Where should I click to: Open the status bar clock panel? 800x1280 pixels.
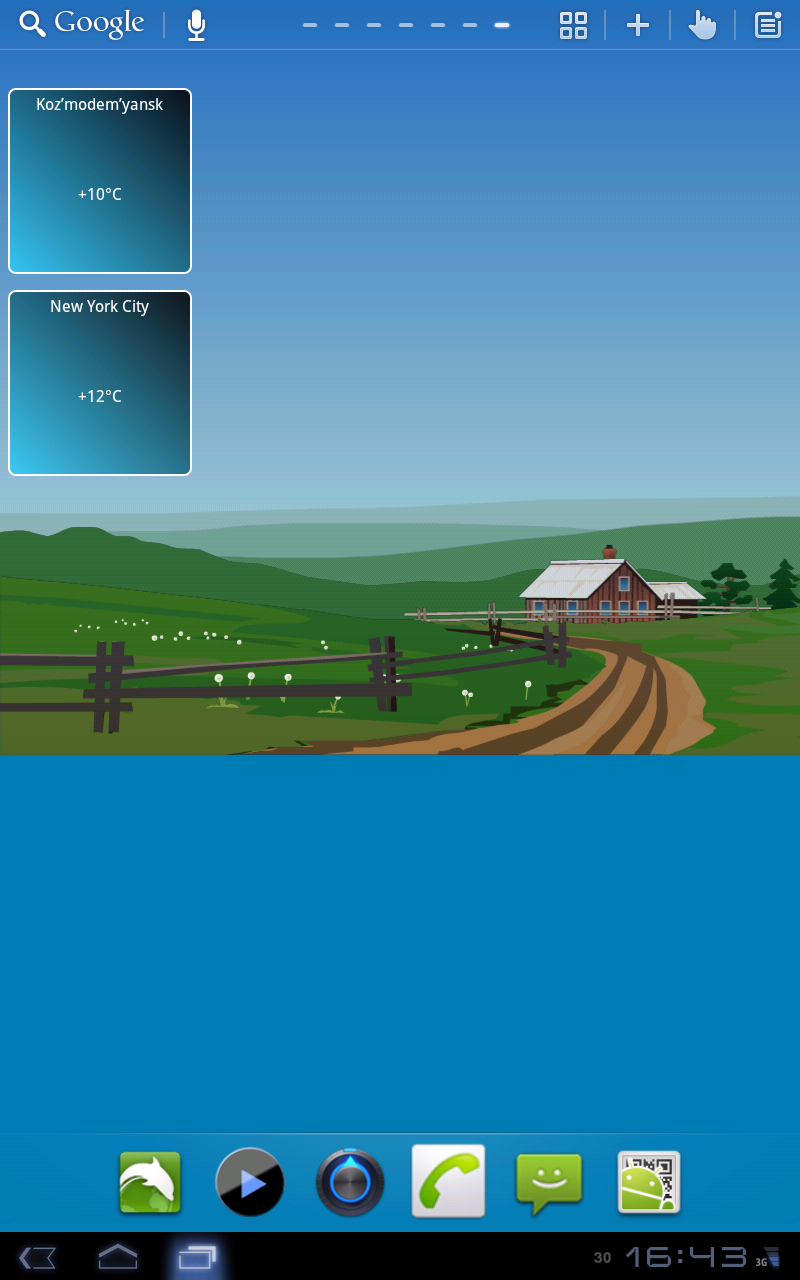point(686,1257)
